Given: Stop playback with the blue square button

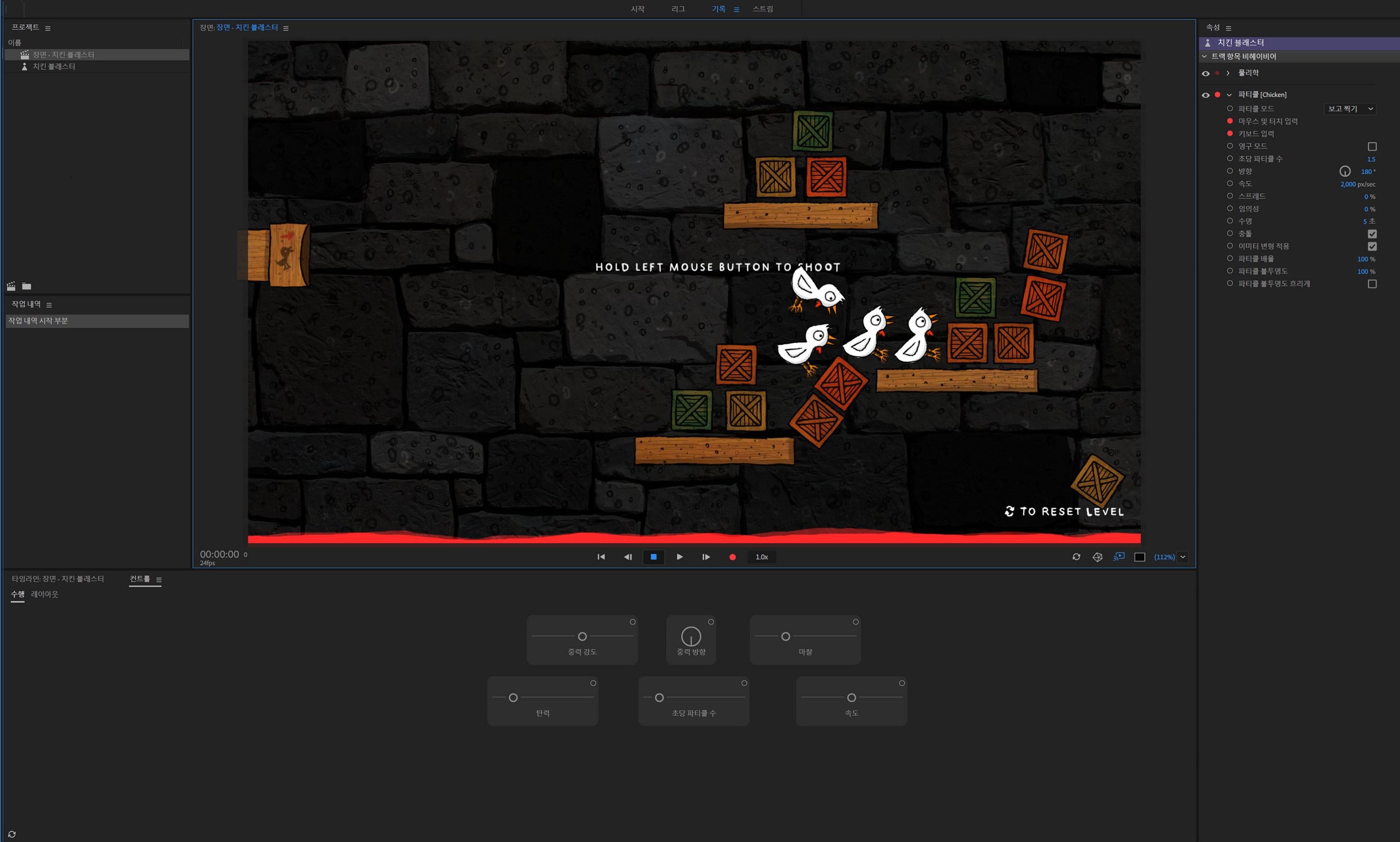Looking at the screenshot, I should click(x=653, y=556).
